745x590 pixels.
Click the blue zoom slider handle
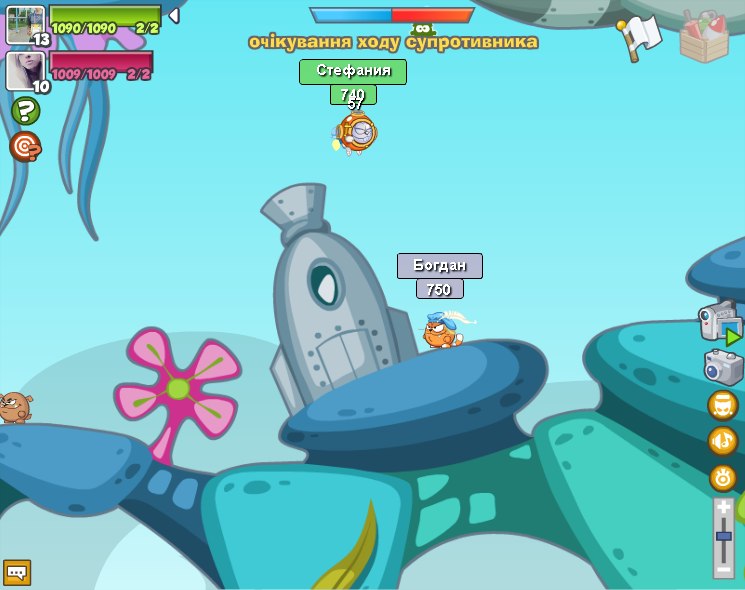coord(724,536)
